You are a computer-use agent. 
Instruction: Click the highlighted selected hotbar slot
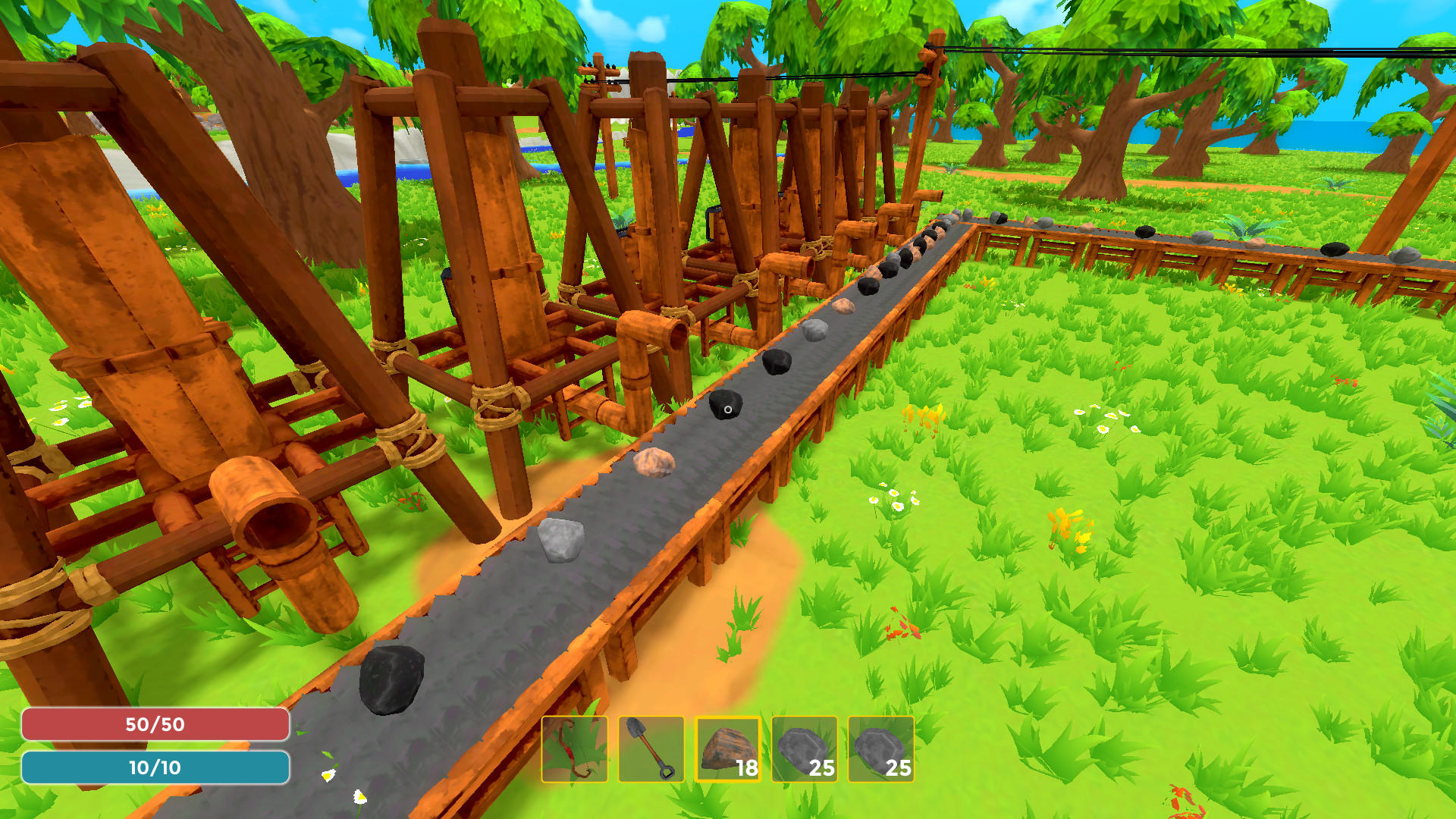click(726, 749)
